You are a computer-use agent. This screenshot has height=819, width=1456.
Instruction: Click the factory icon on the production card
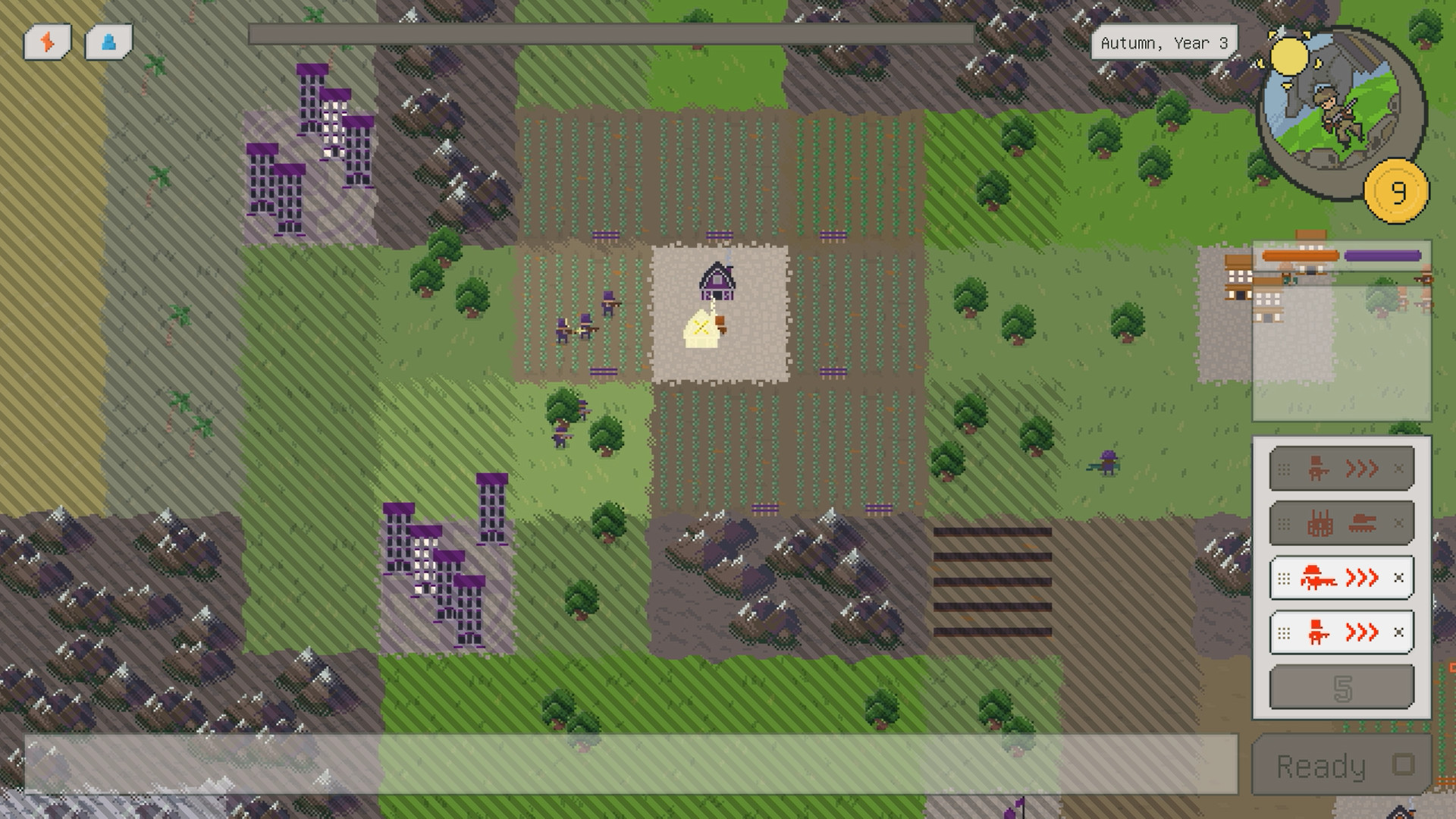click(1321, 523)
